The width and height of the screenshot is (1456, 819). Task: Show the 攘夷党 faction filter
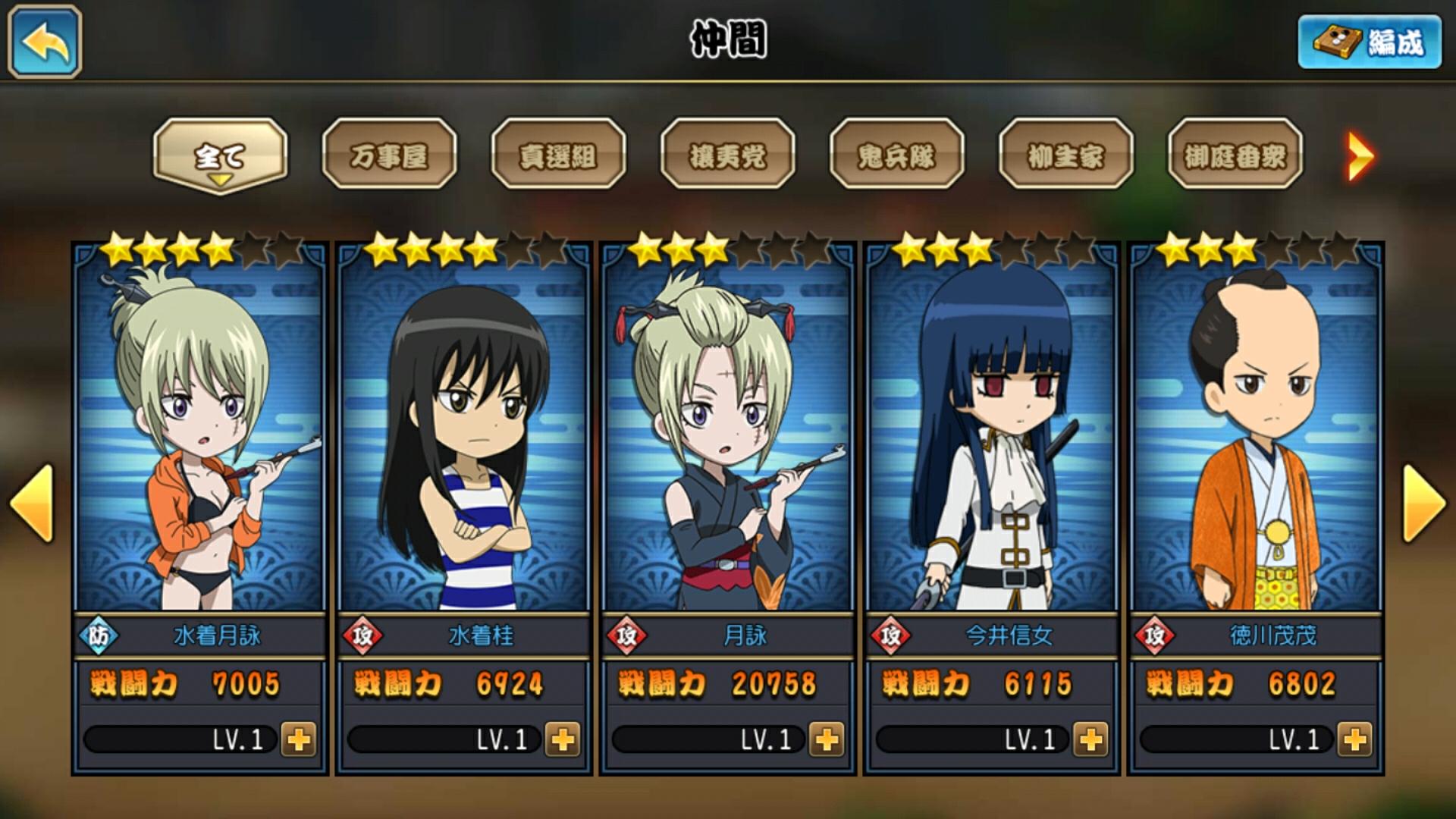[x=727, y=155]
